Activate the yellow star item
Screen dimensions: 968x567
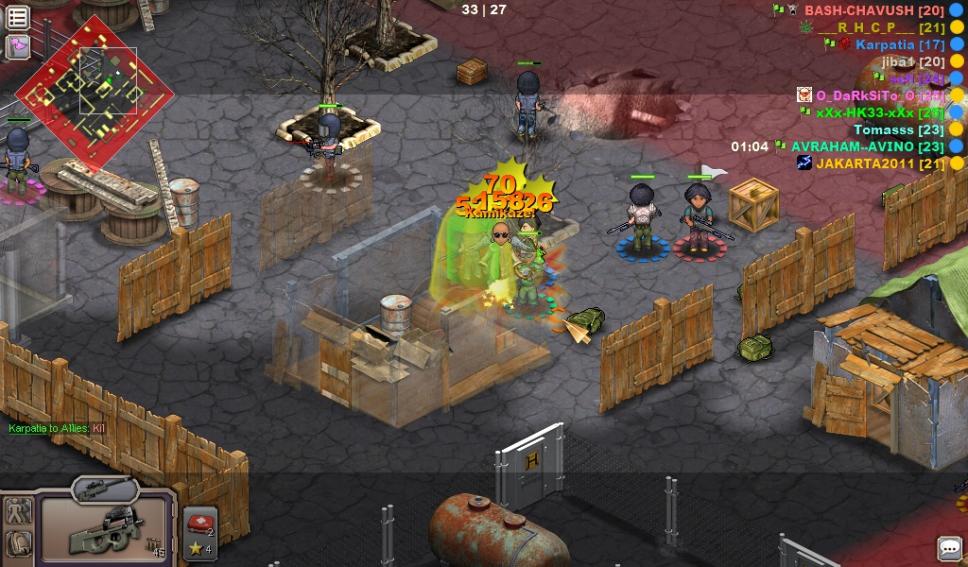[x=198, y=548]
